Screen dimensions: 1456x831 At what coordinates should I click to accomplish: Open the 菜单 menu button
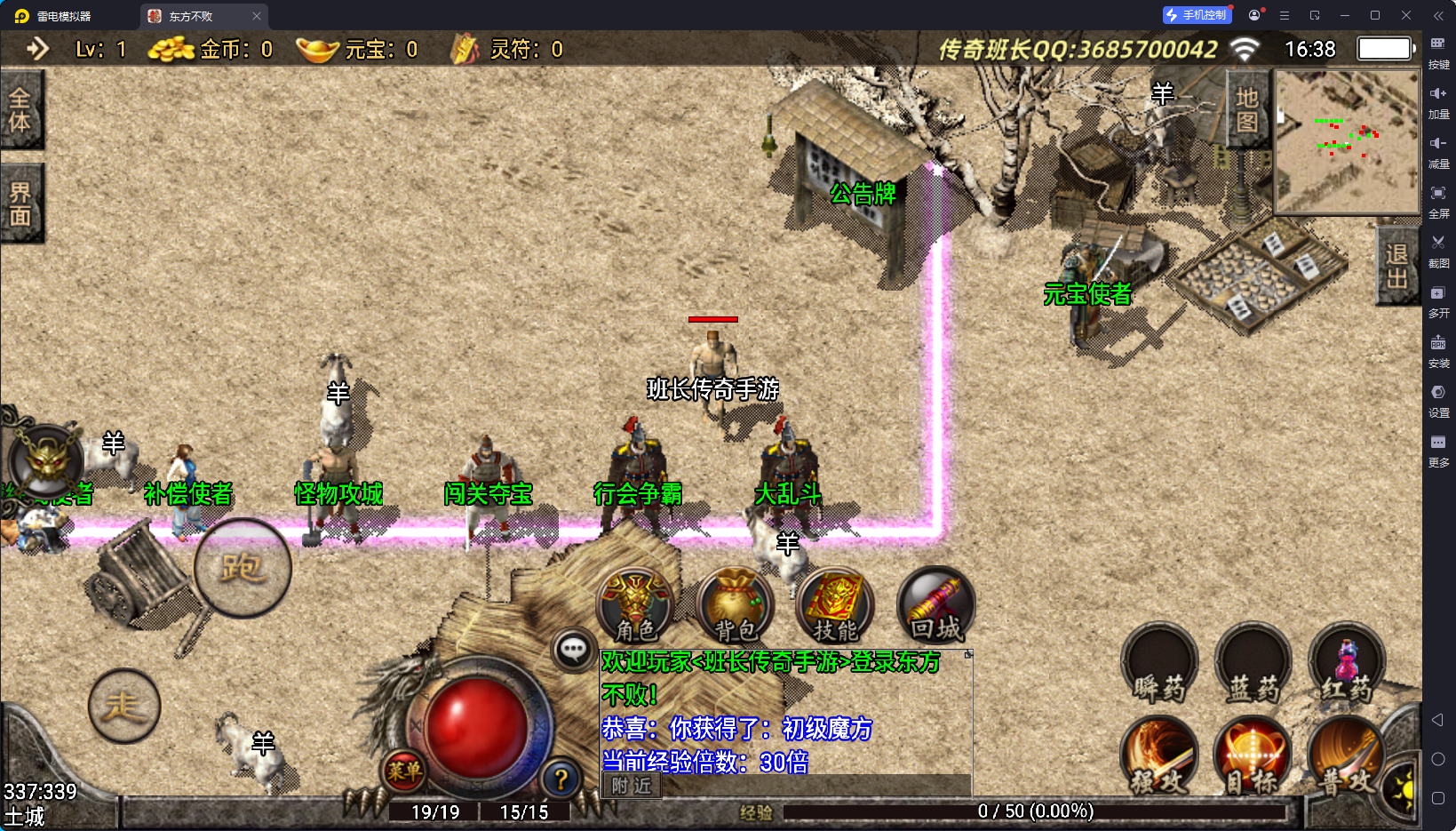click(x=404, y=771)
